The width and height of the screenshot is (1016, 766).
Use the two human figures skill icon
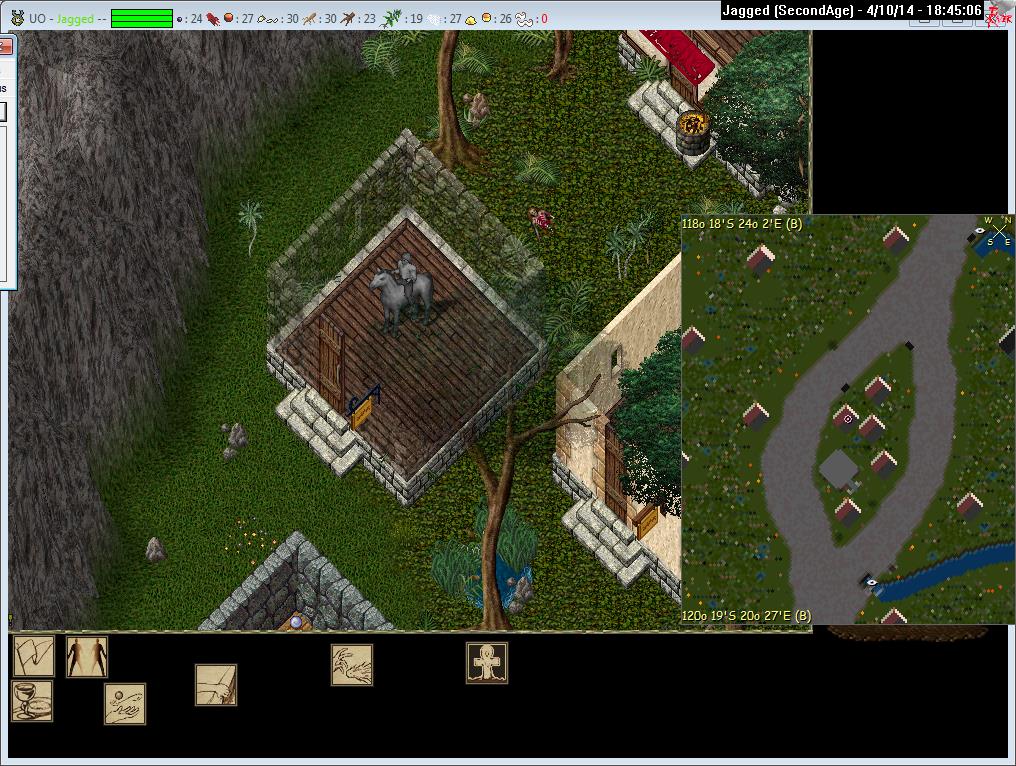coord(87,657)
